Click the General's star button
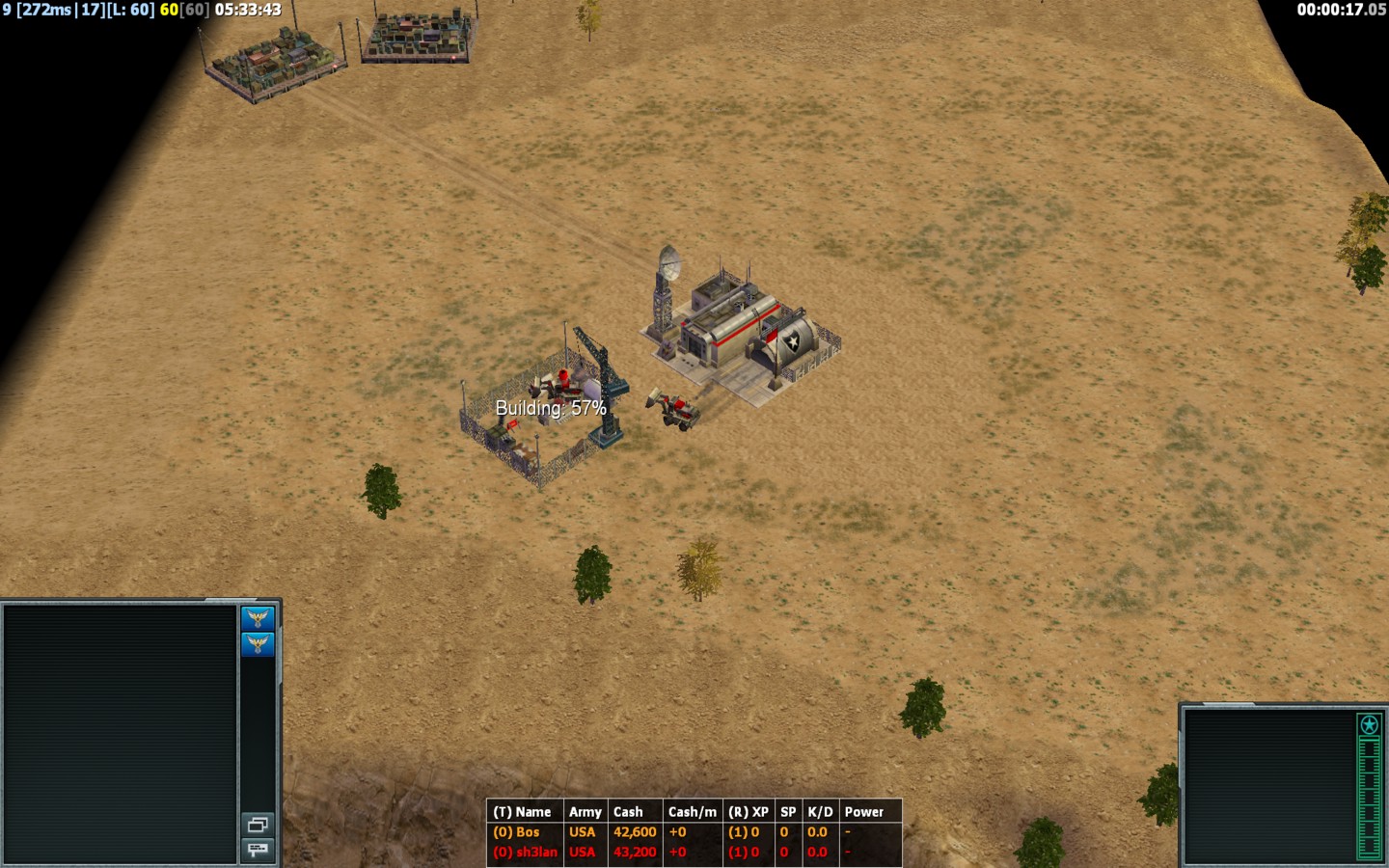This screenshot has height=868, width=1389. tap(1369, 724)
